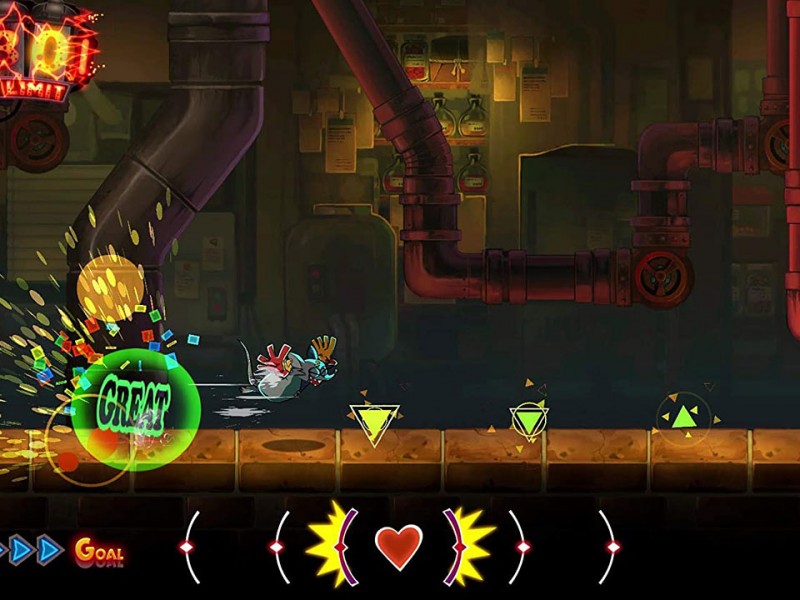Click the red heart beat target

[399, 546]
